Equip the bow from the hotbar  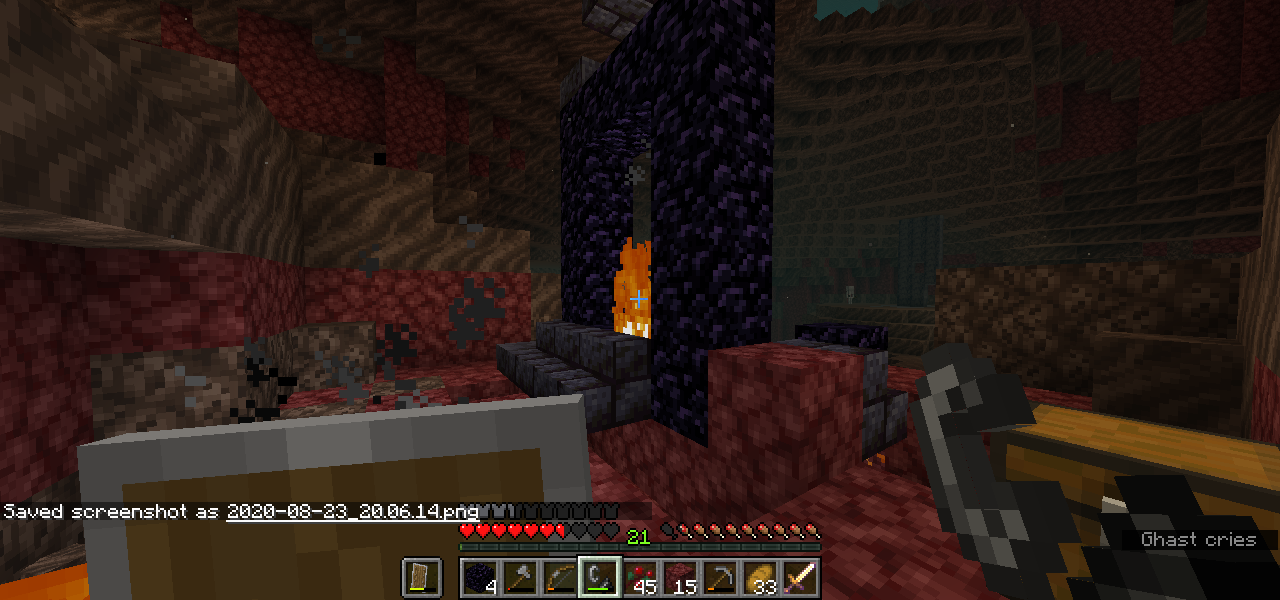point(560,578)
